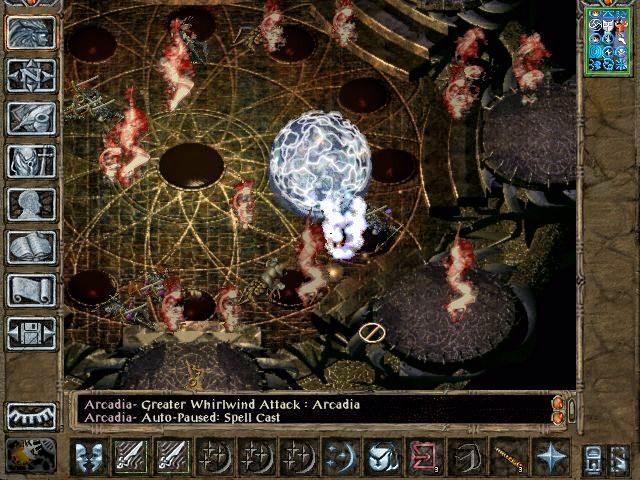The width and height of the screenshot is (640, 480).
Task: Use the red rune quick item
Action: pyautogui.click(x=424, y=457)
